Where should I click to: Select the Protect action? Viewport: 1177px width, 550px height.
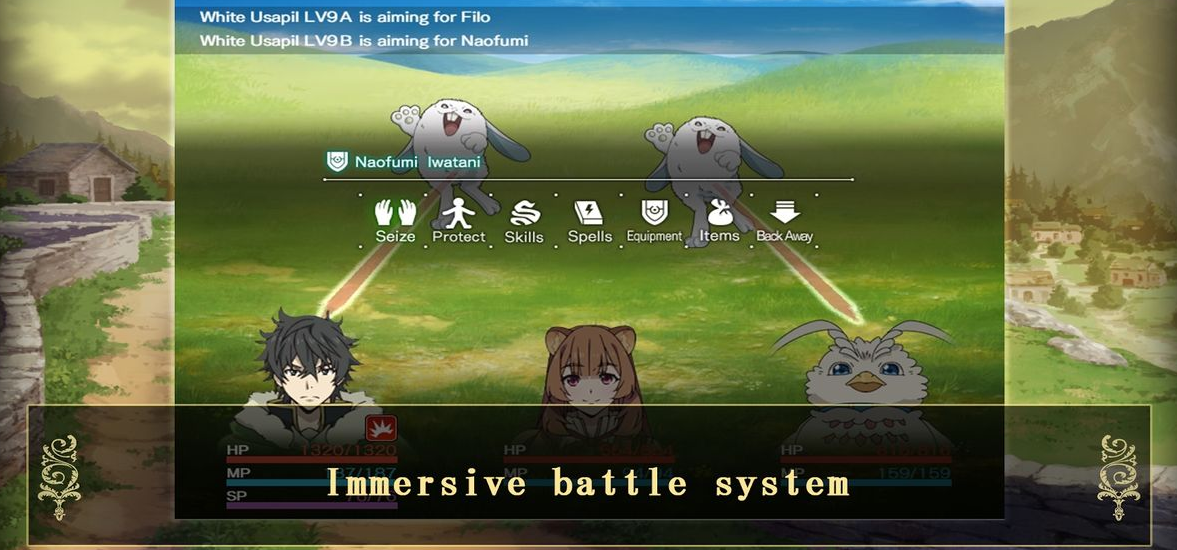[x=458, y=220]
